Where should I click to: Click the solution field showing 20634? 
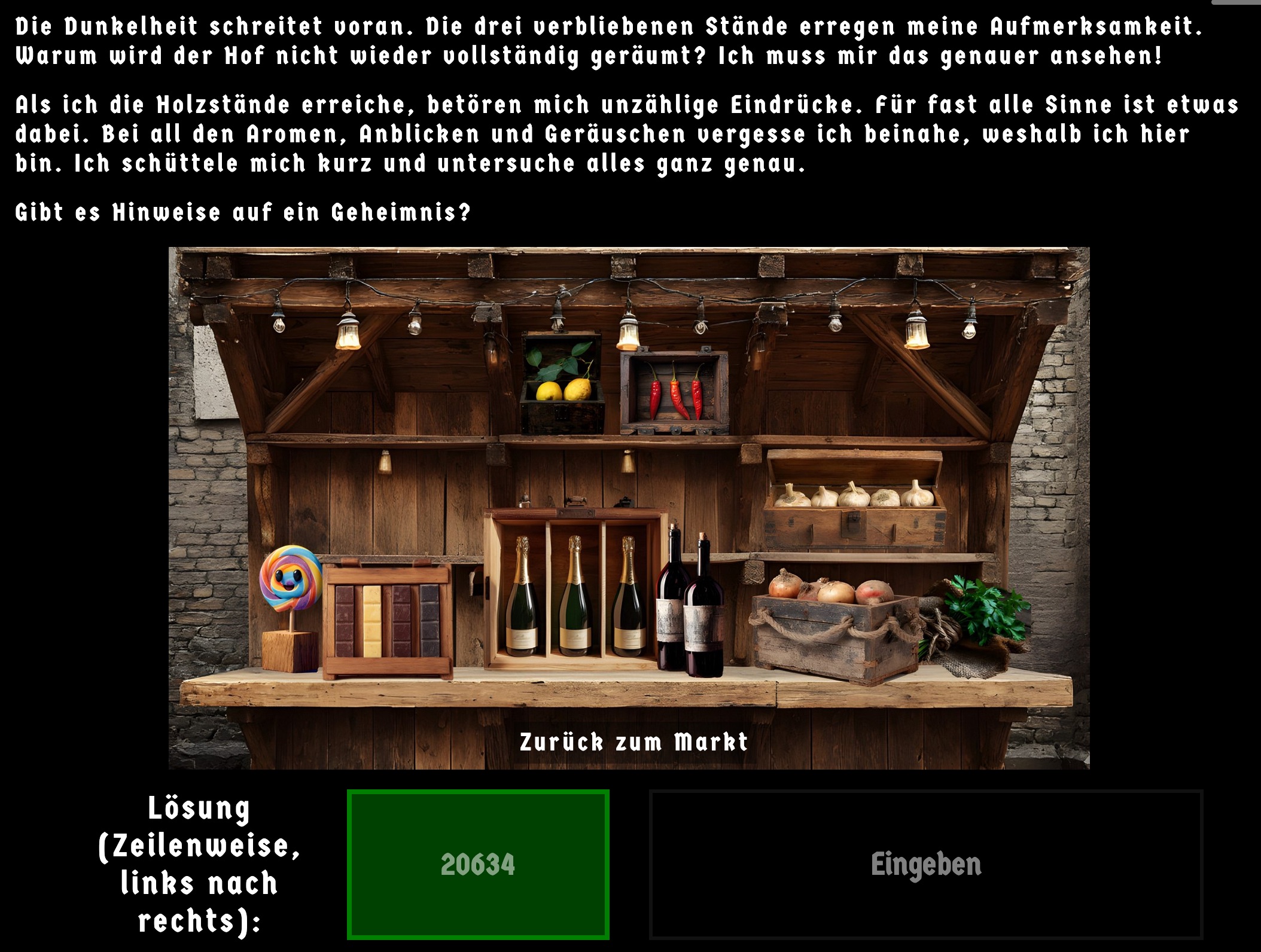click(x=478, y=864)
